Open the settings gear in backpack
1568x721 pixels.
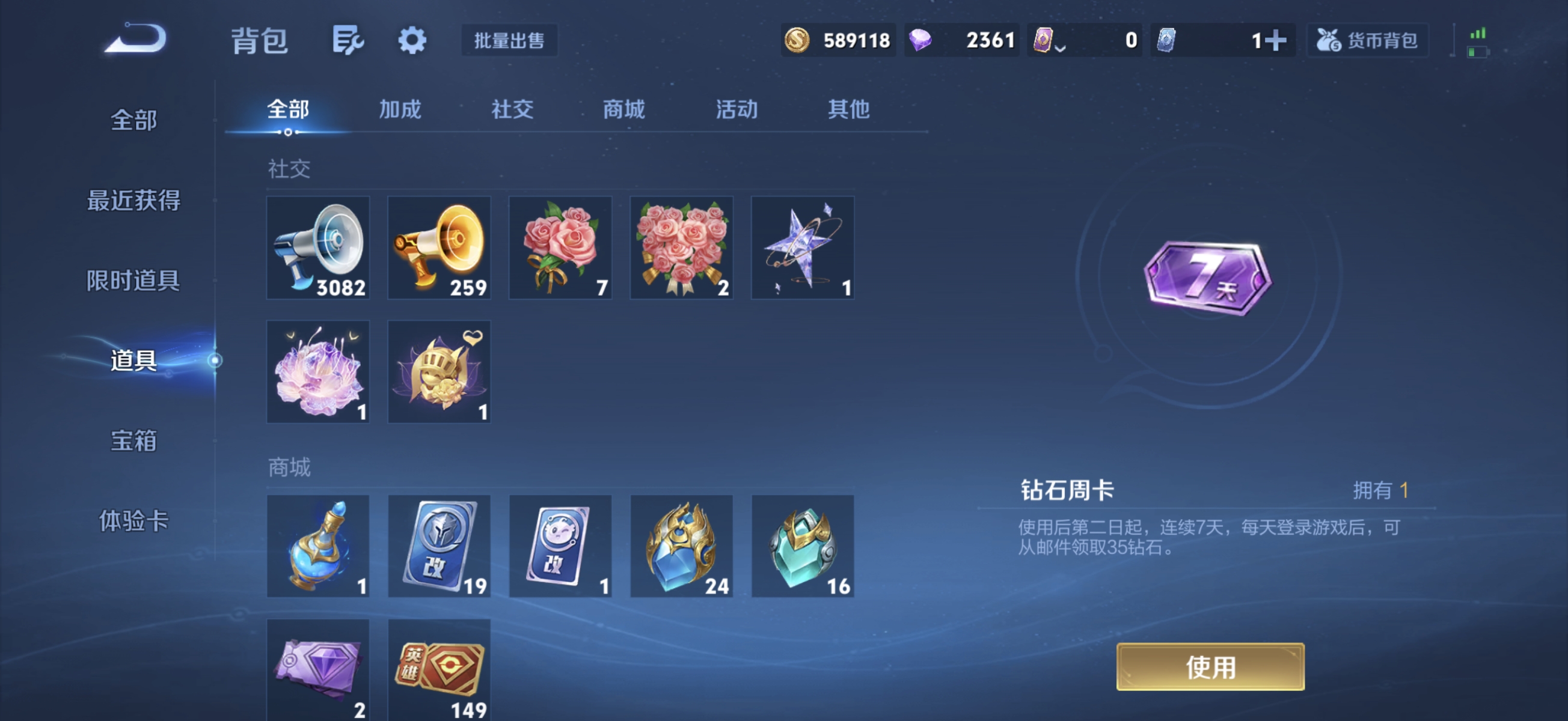(x=412, y=40)
